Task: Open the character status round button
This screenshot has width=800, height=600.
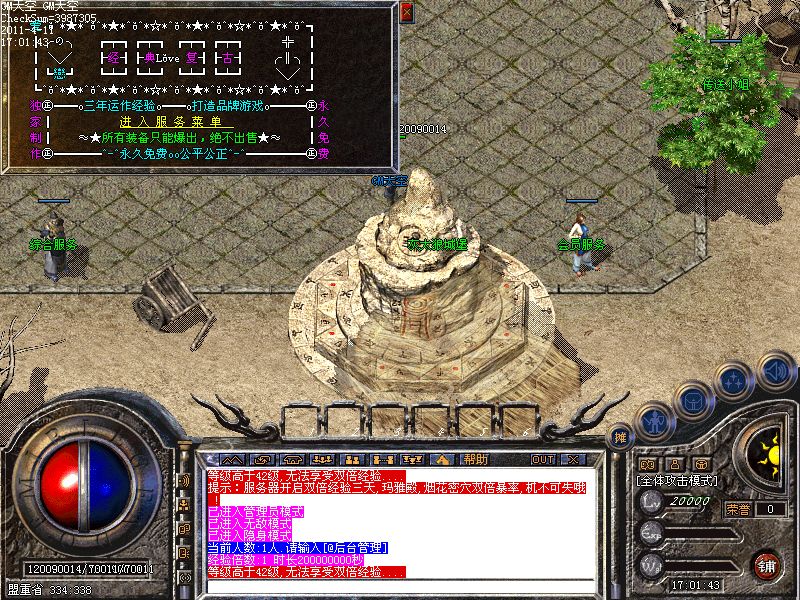Action: tap(654, 421)
